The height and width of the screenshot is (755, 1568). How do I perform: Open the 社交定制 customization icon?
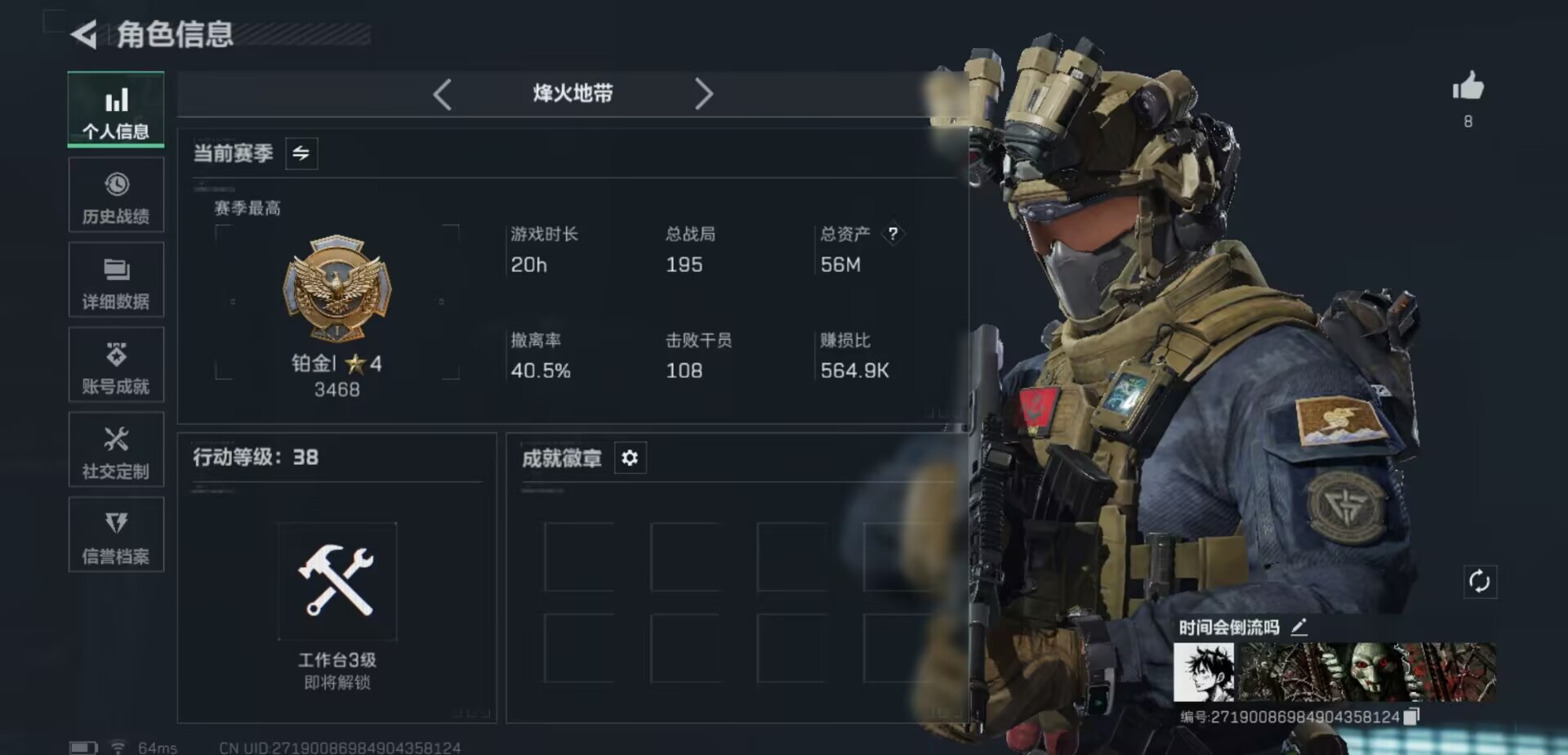click(x=116, y=450)
